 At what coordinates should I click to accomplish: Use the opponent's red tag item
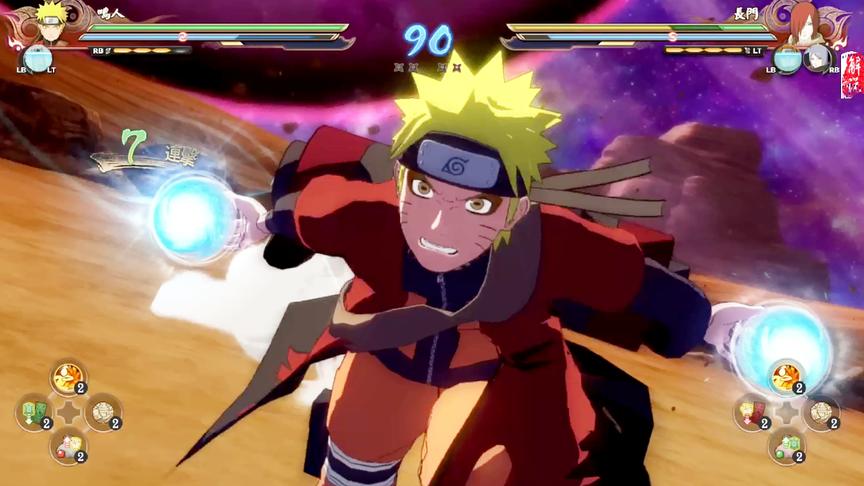click(752, 411)
